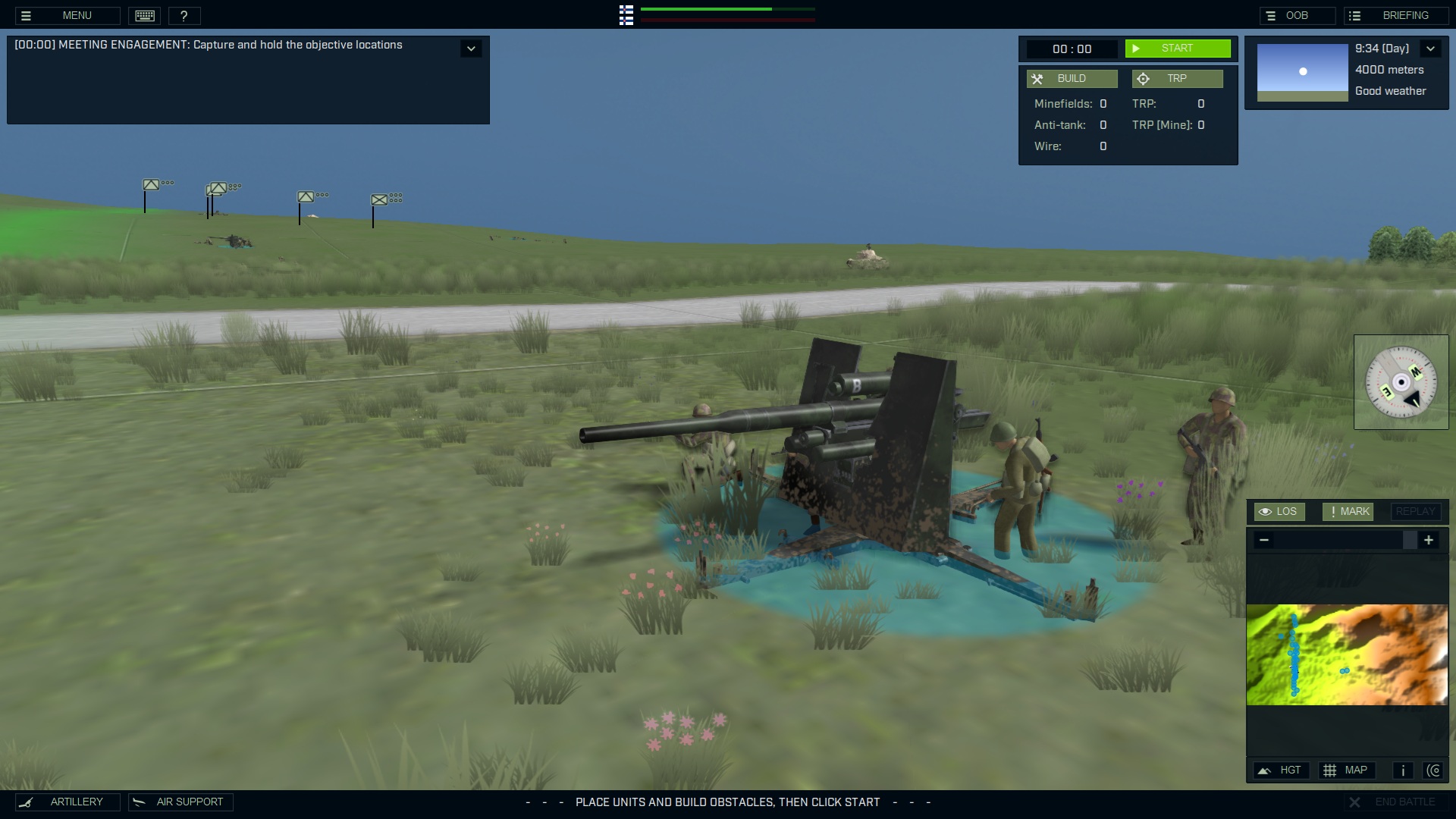
Task: Click the spiral icon beside the minimap info button
Action: coord(1435,770)
